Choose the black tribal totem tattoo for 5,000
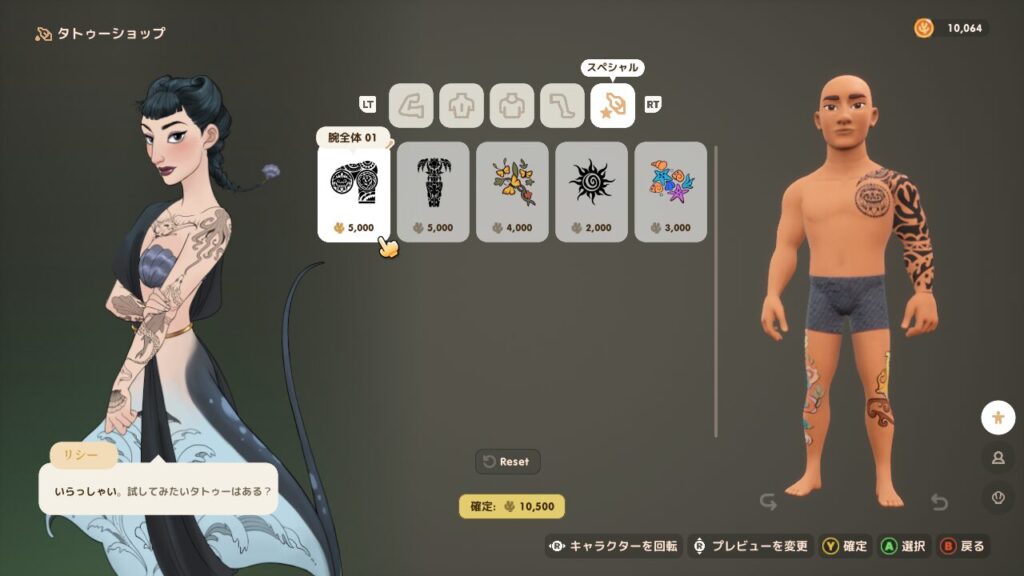Viewport: 1024px width, 576px height. (433, 191)
